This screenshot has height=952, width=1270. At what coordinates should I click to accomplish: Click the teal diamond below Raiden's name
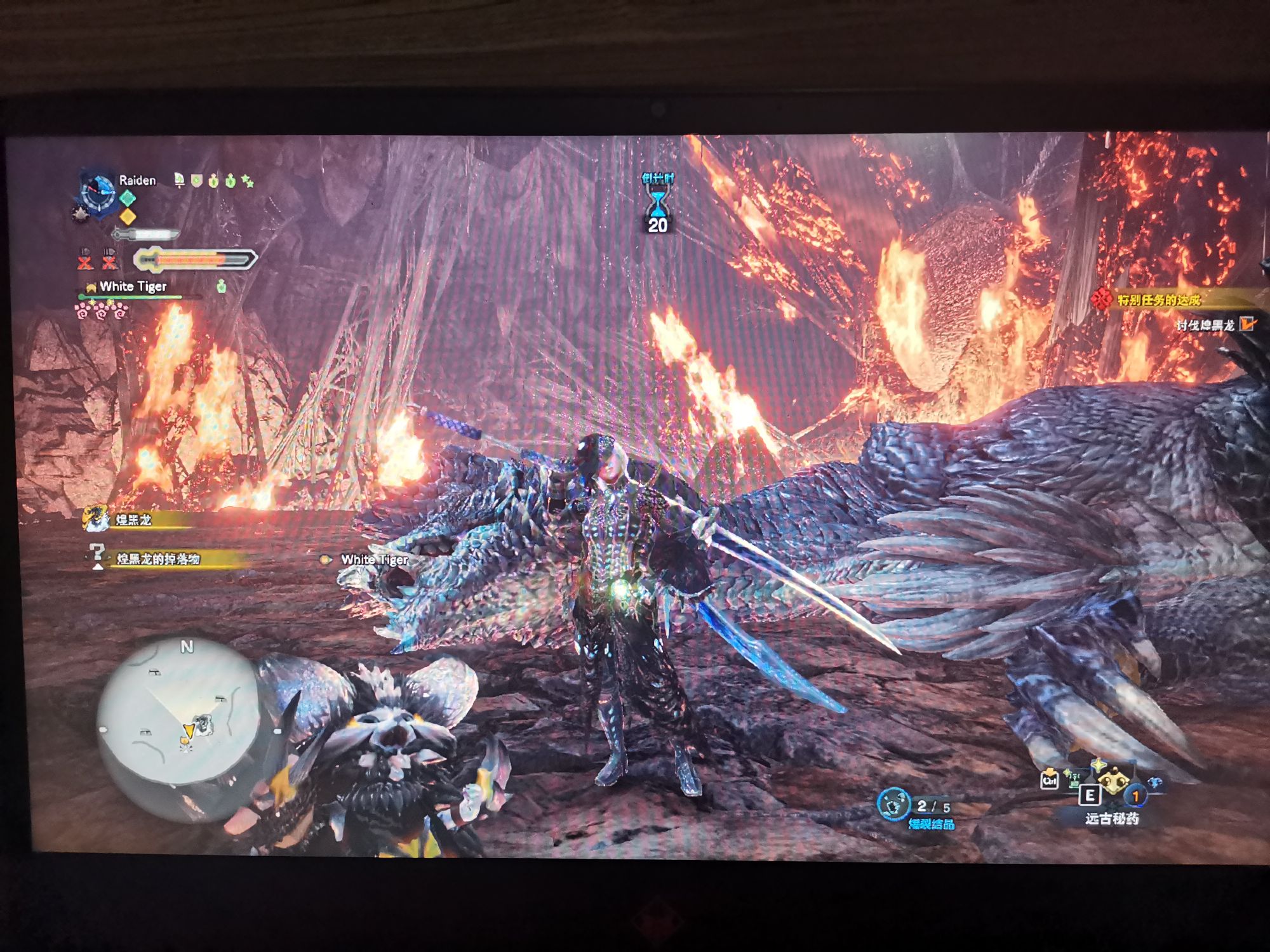tap(128, 199)
